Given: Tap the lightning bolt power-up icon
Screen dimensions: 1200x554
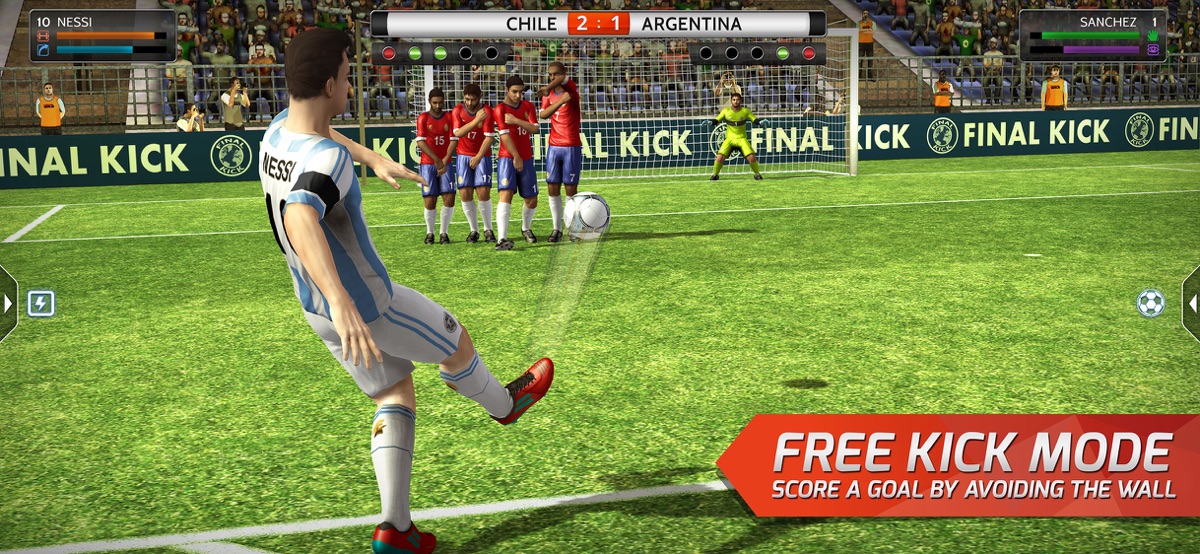Looking at the screenshot, I should coord(41,303).
